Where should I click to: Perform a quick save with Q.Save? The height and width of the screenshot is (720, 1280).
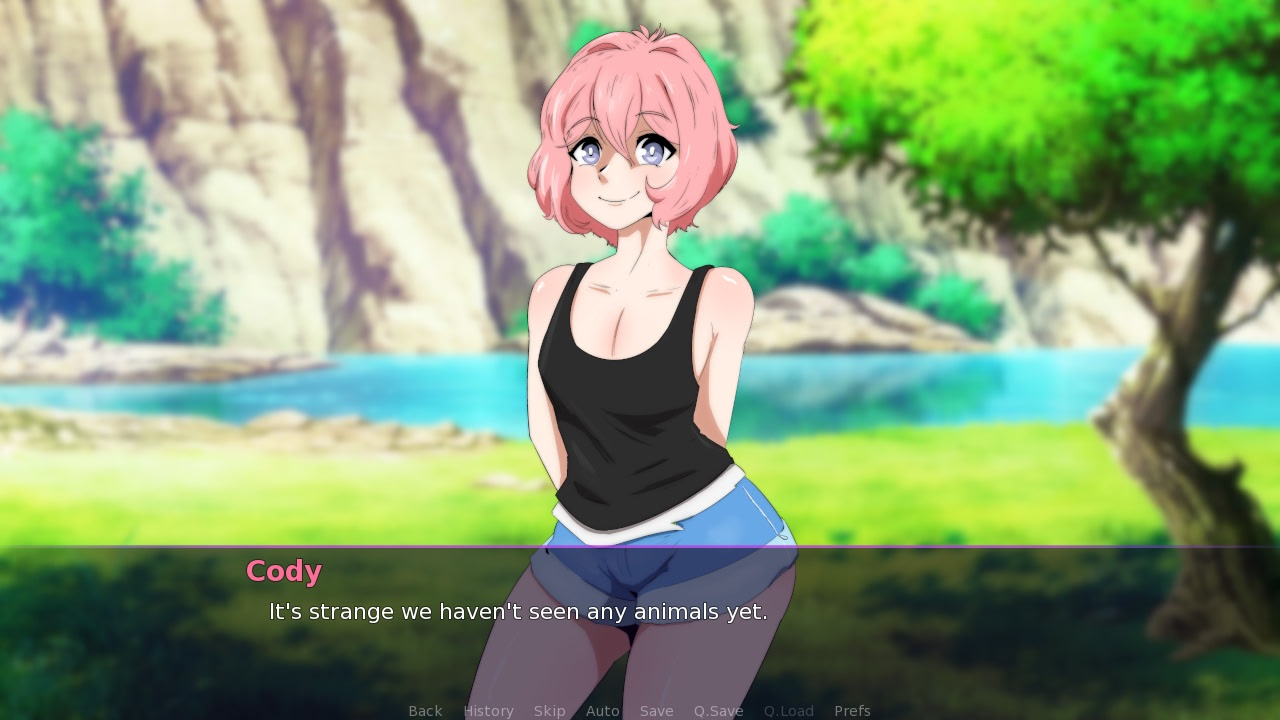tap(718, 710)
